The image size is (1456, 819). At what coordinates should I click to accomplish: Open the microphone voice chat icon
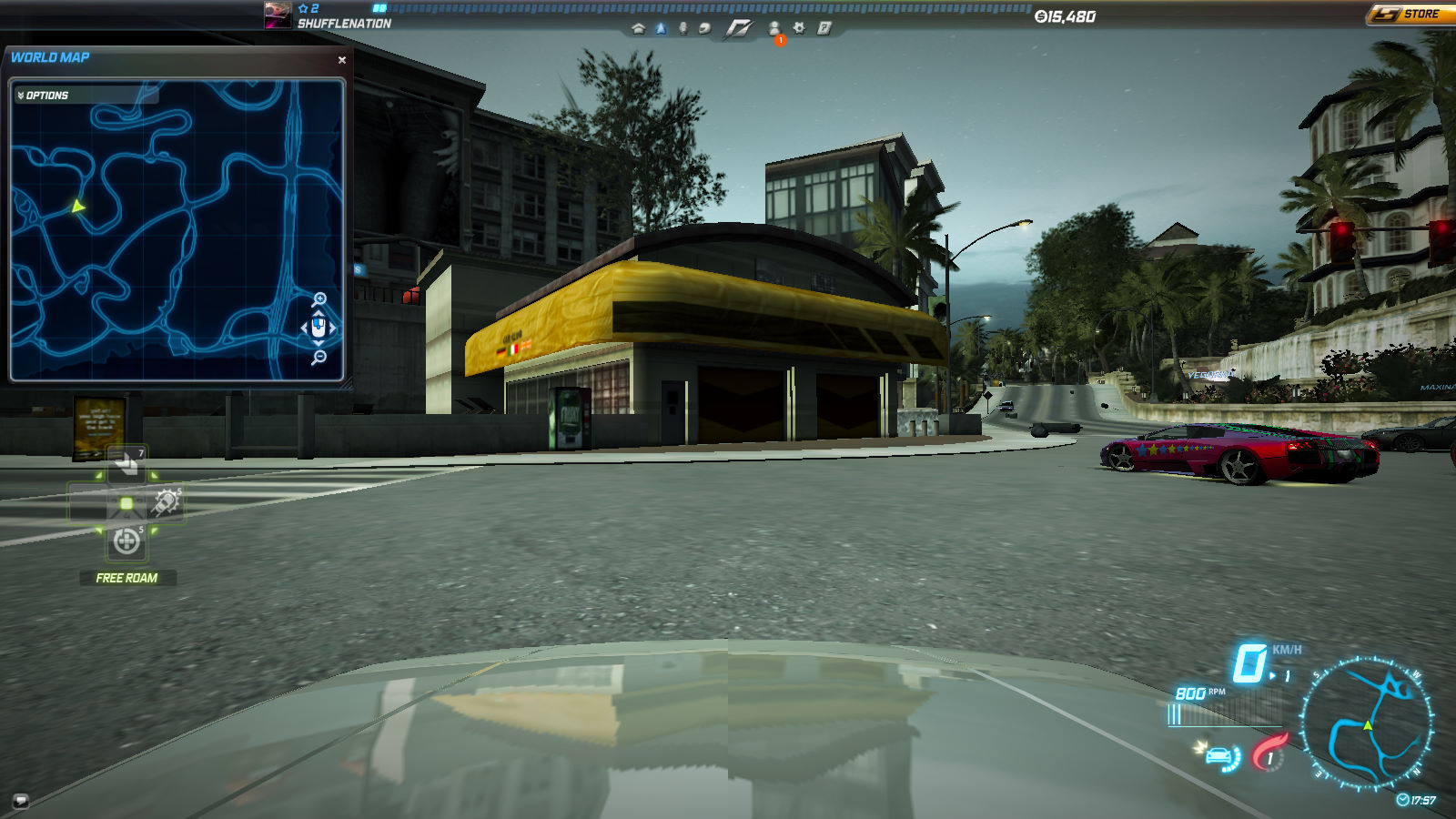682,28
